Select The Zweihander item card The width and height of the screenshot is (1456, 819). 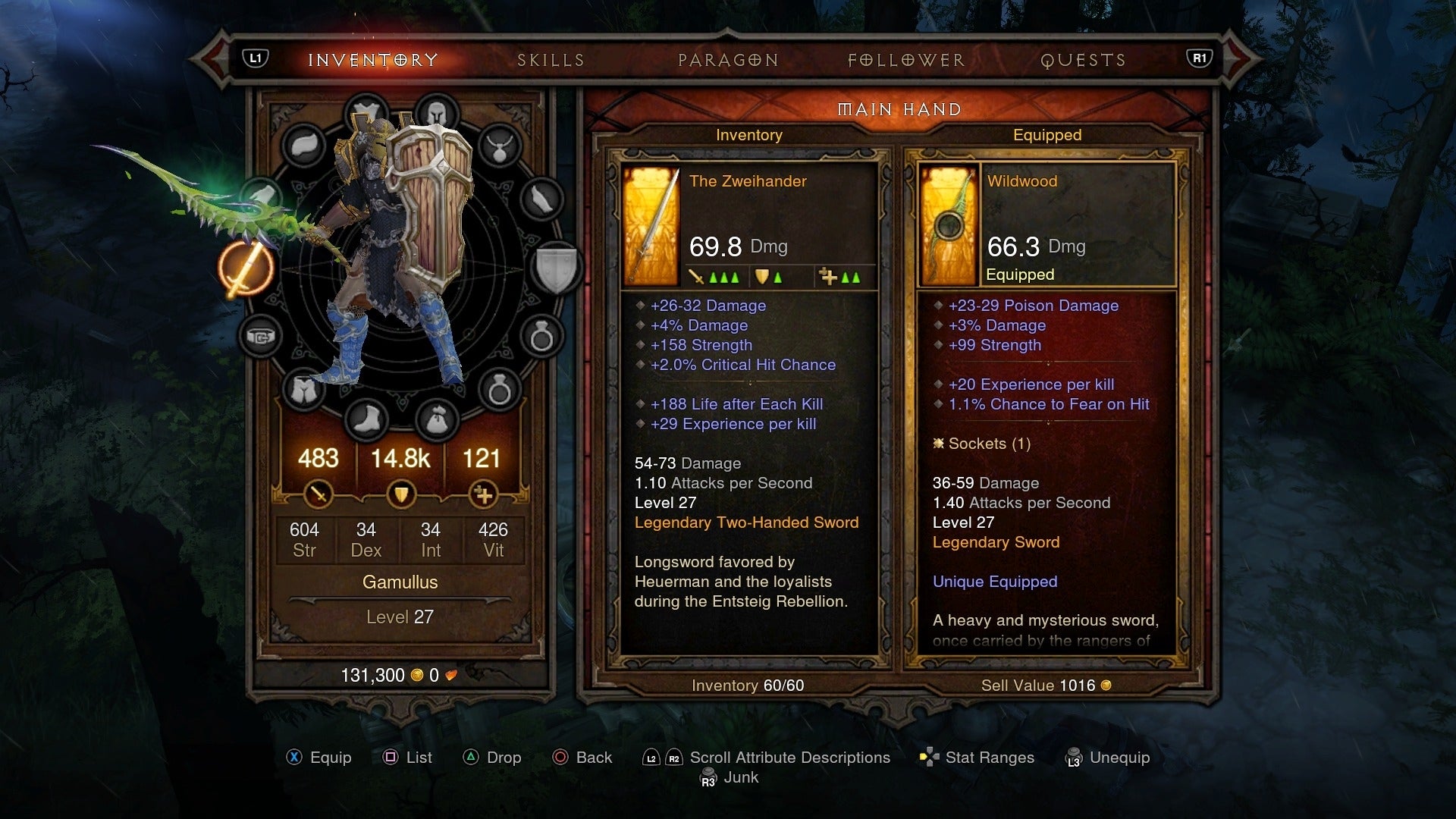(748, 226)
